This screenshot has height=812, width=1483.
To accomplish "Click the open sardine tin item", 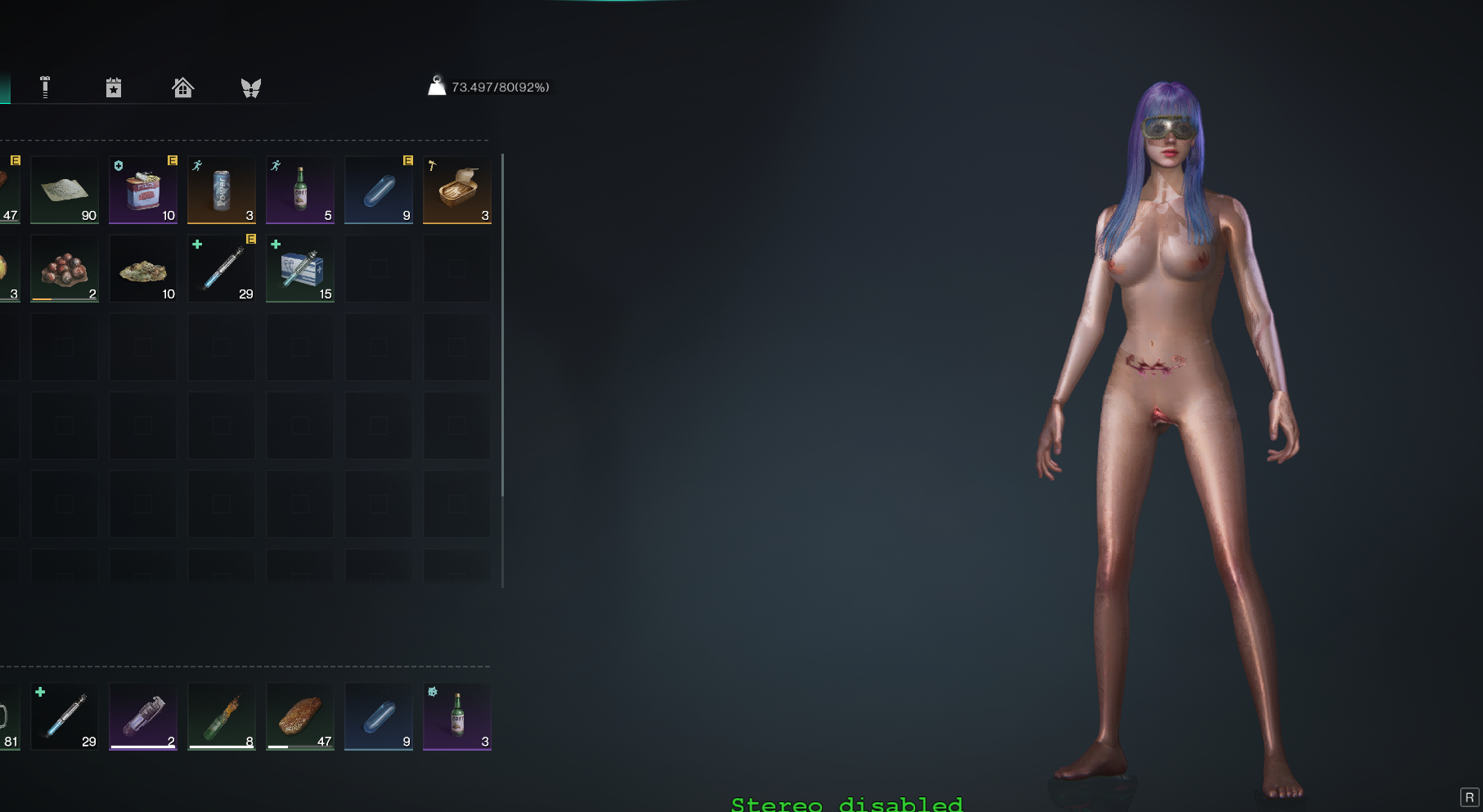I will coord(457,191).
